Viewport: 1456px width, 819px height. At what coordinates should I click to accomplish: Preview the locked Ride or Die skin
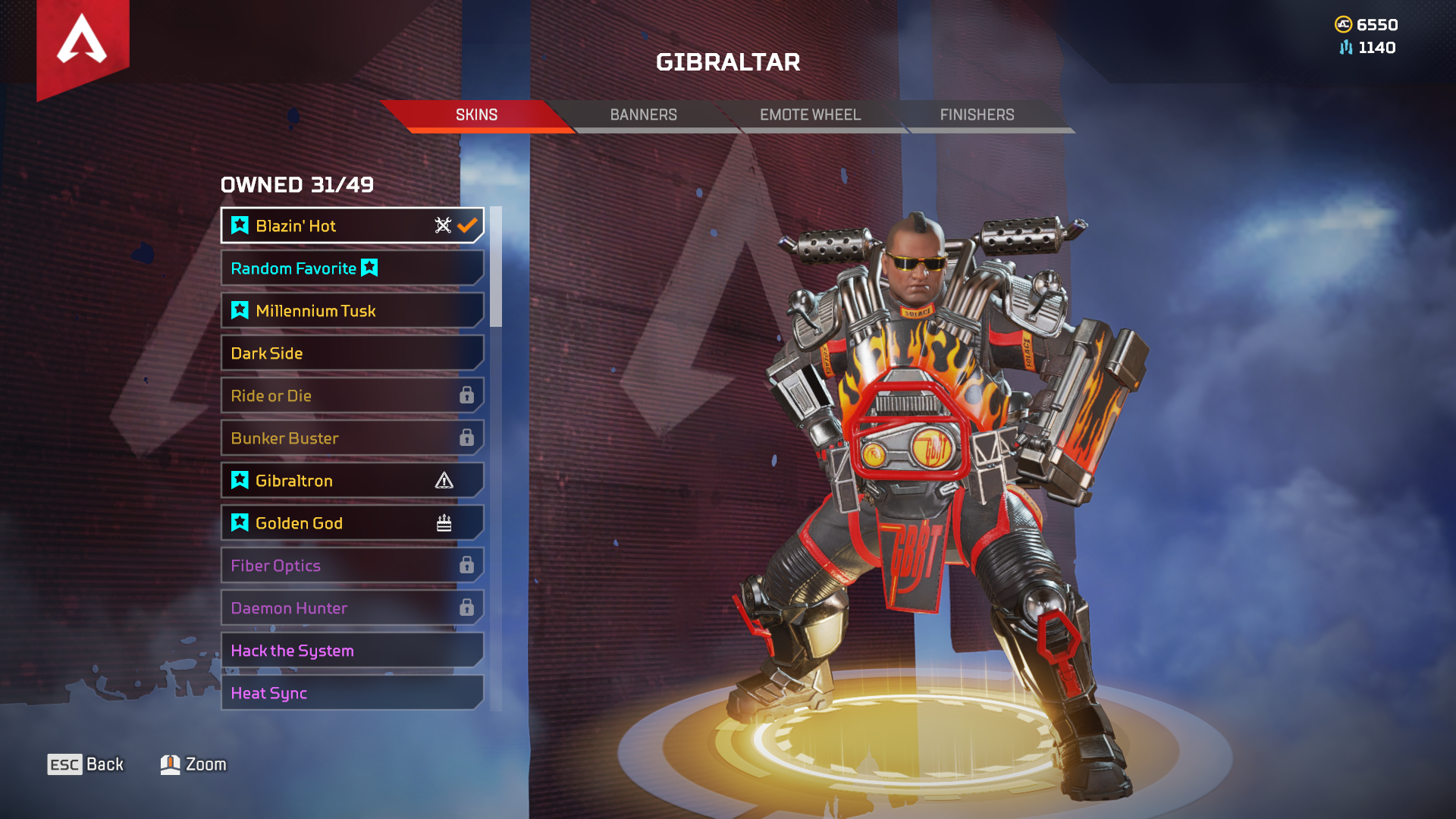point(352,396)
